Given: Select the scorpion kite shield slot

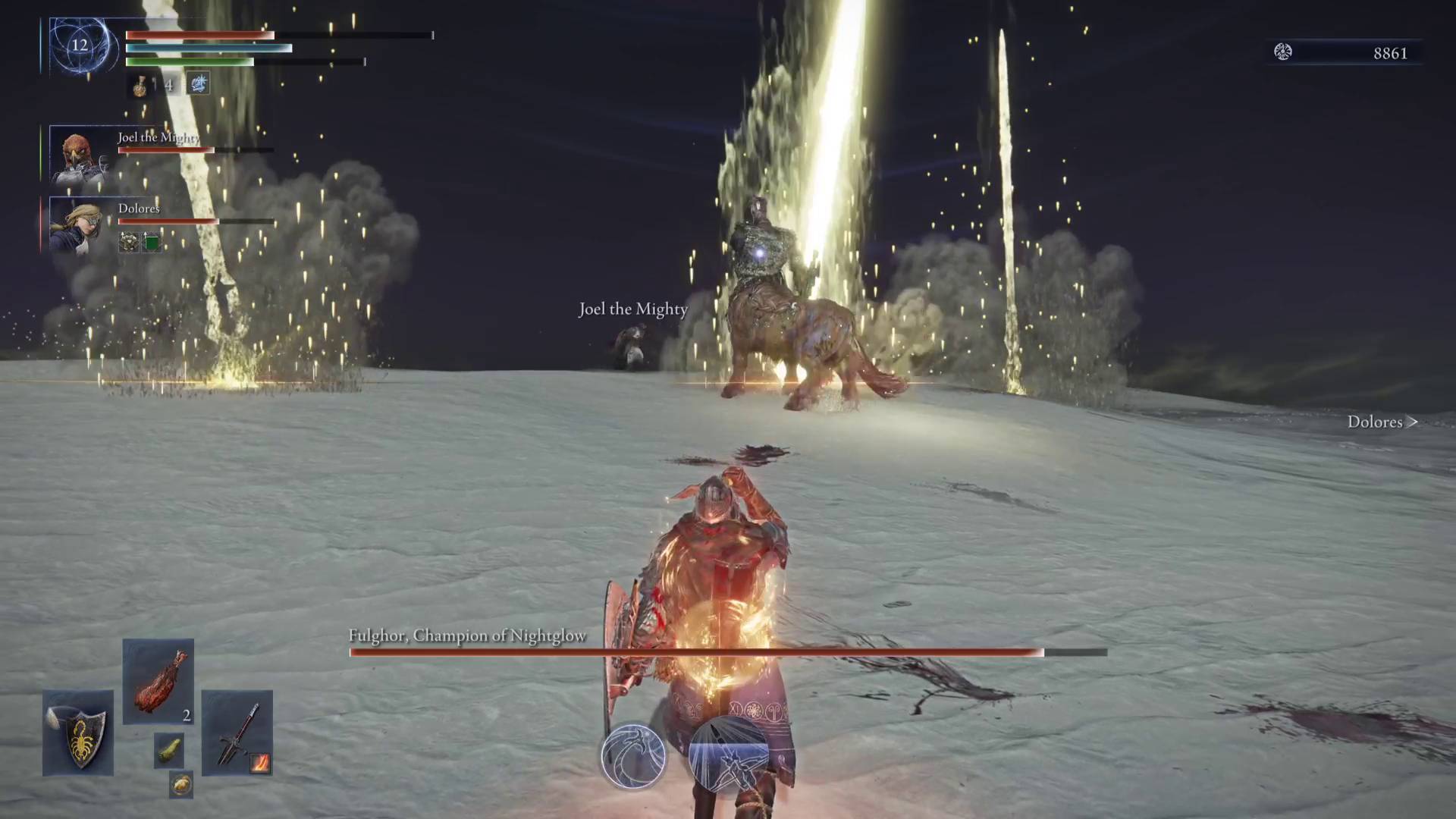Looking at the screenshot, I should coord(78,733).
